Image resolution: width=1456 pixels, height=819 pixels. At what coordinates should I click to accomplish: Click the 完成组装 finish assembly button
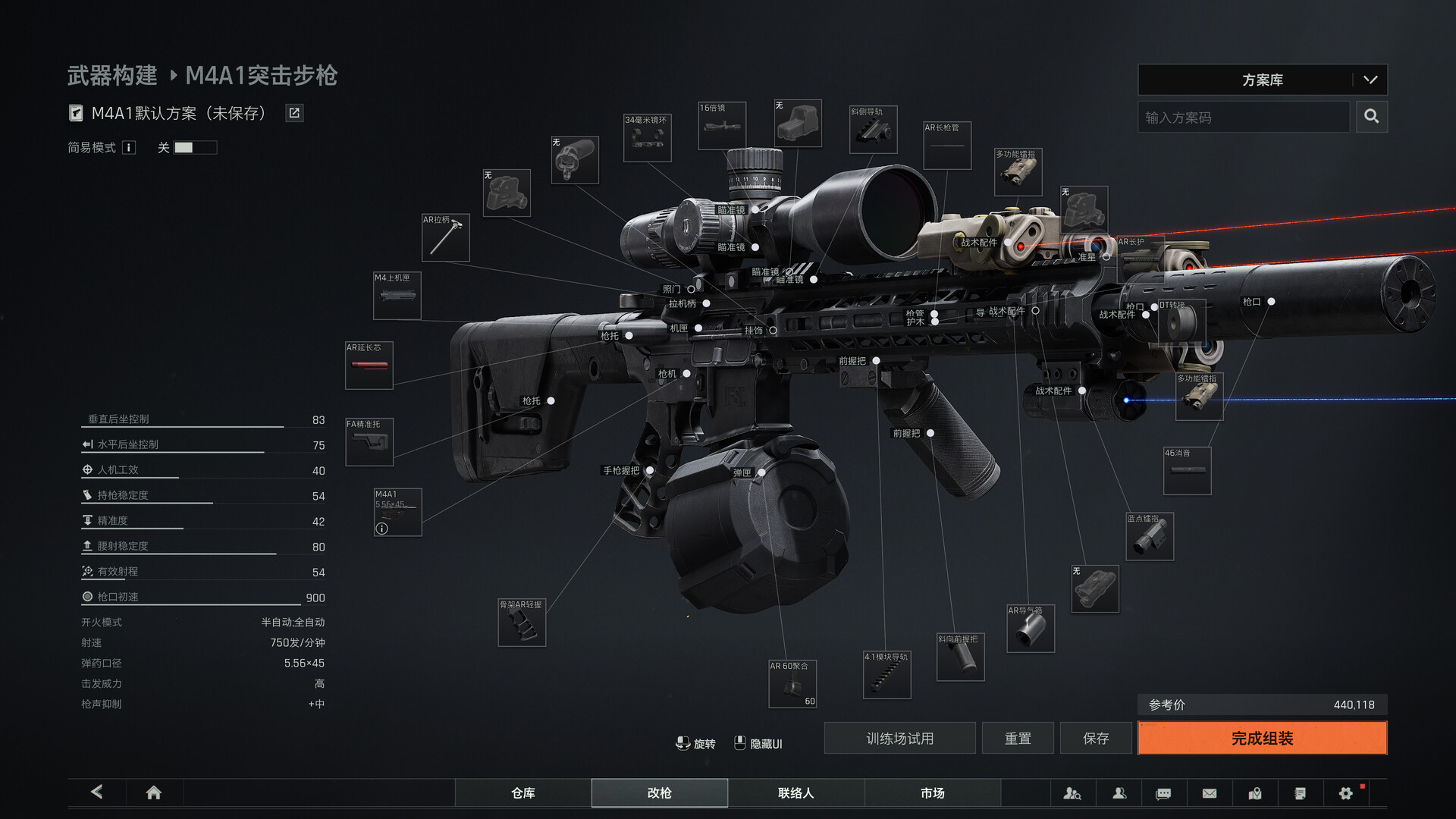tap(1262, 738)
